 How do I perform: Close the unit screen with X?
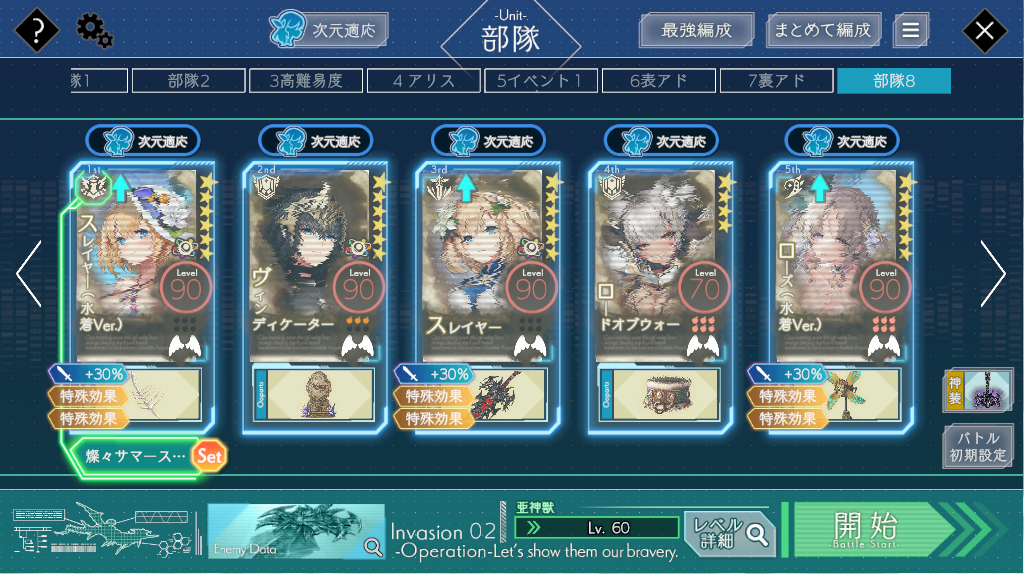click(x=984, y=31)
